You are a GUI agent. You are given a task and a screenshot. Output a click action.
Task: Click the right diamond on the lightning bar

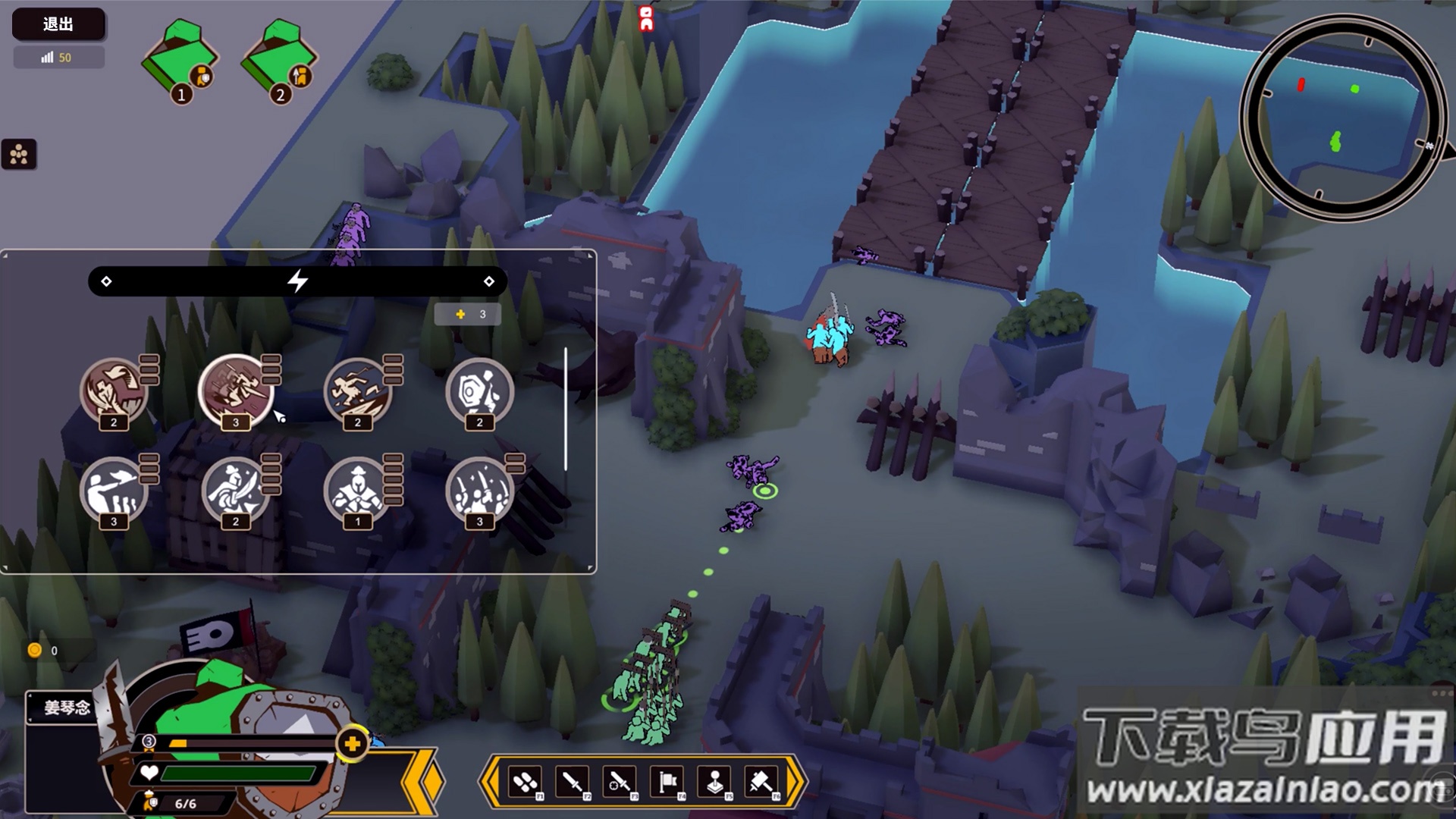(x=489, y=281)
